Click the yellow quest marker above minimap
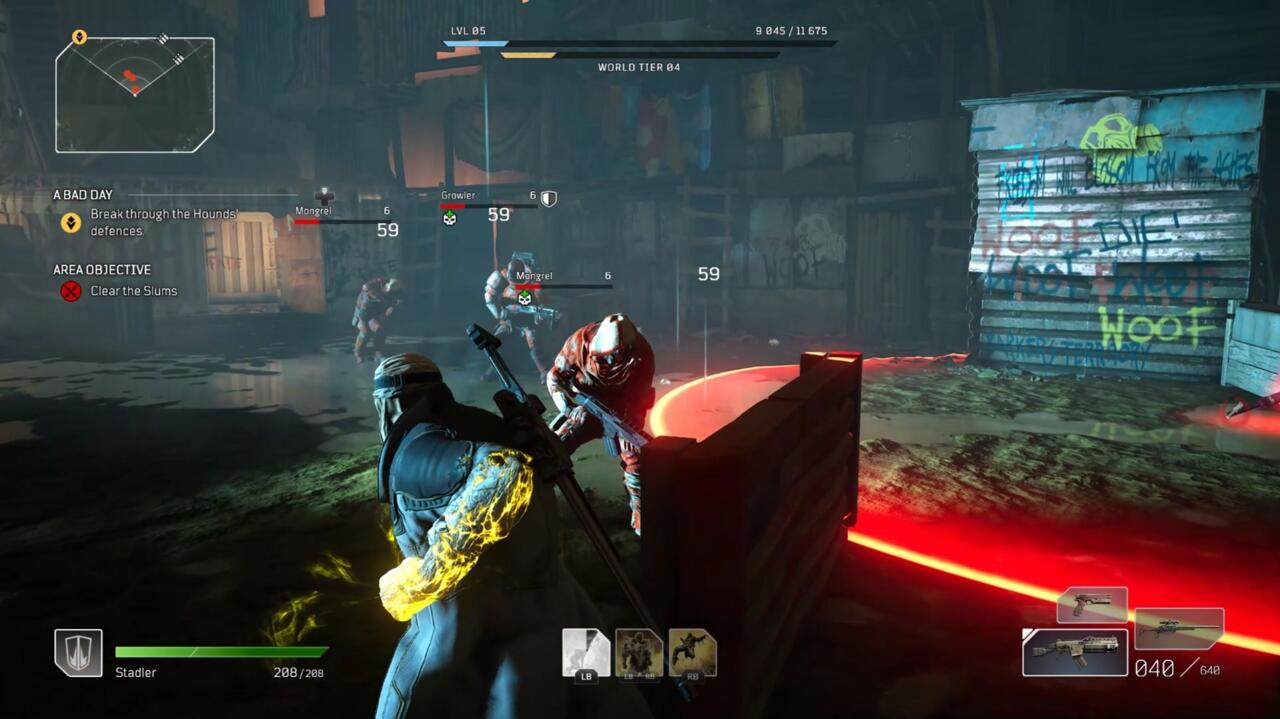This screenshot has height=719, width=1280. pyautogui.click(x=79, y=37)
